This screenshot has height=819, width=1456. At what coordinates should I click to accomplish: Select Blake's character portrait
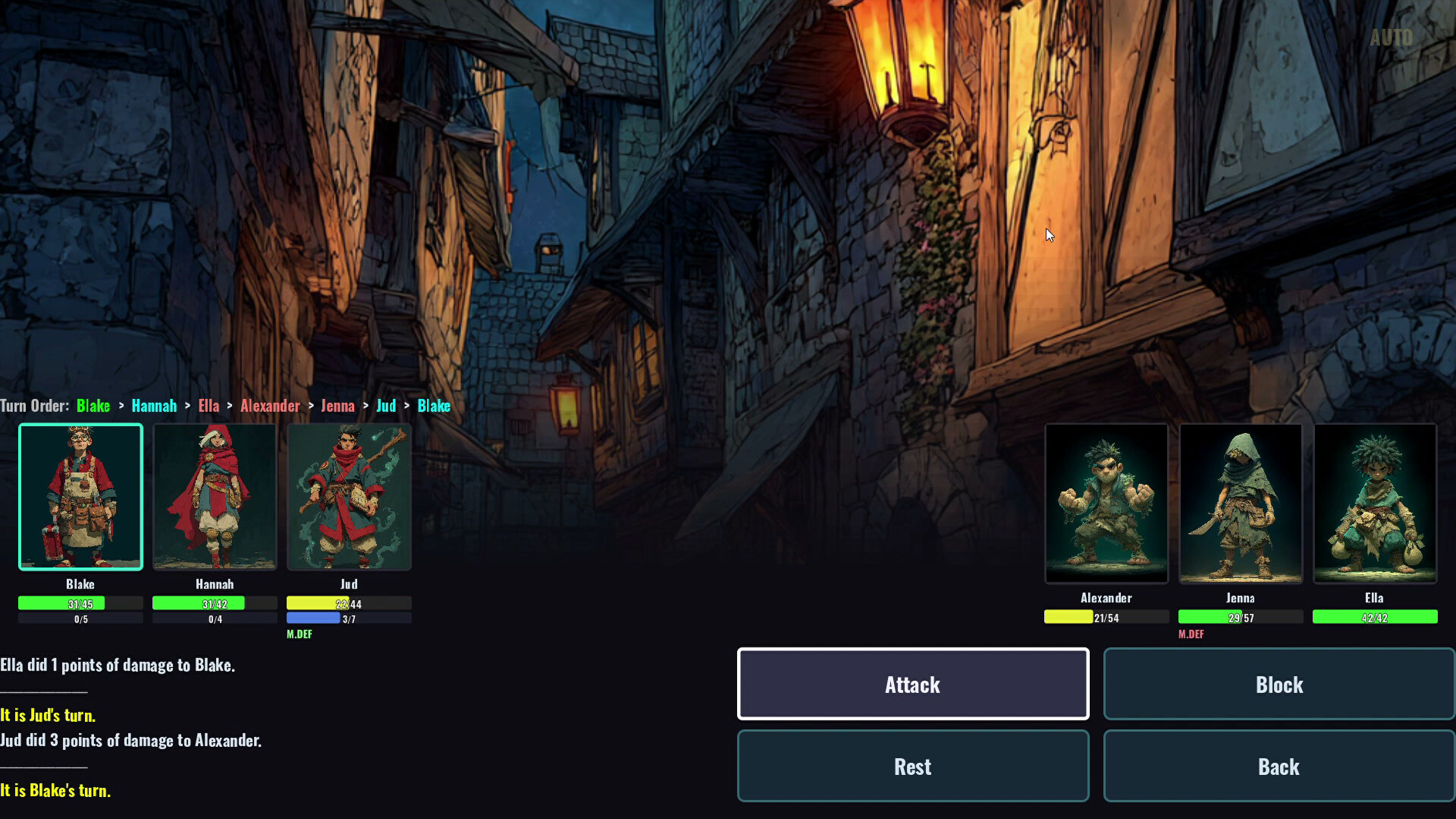tap(80, 497)
